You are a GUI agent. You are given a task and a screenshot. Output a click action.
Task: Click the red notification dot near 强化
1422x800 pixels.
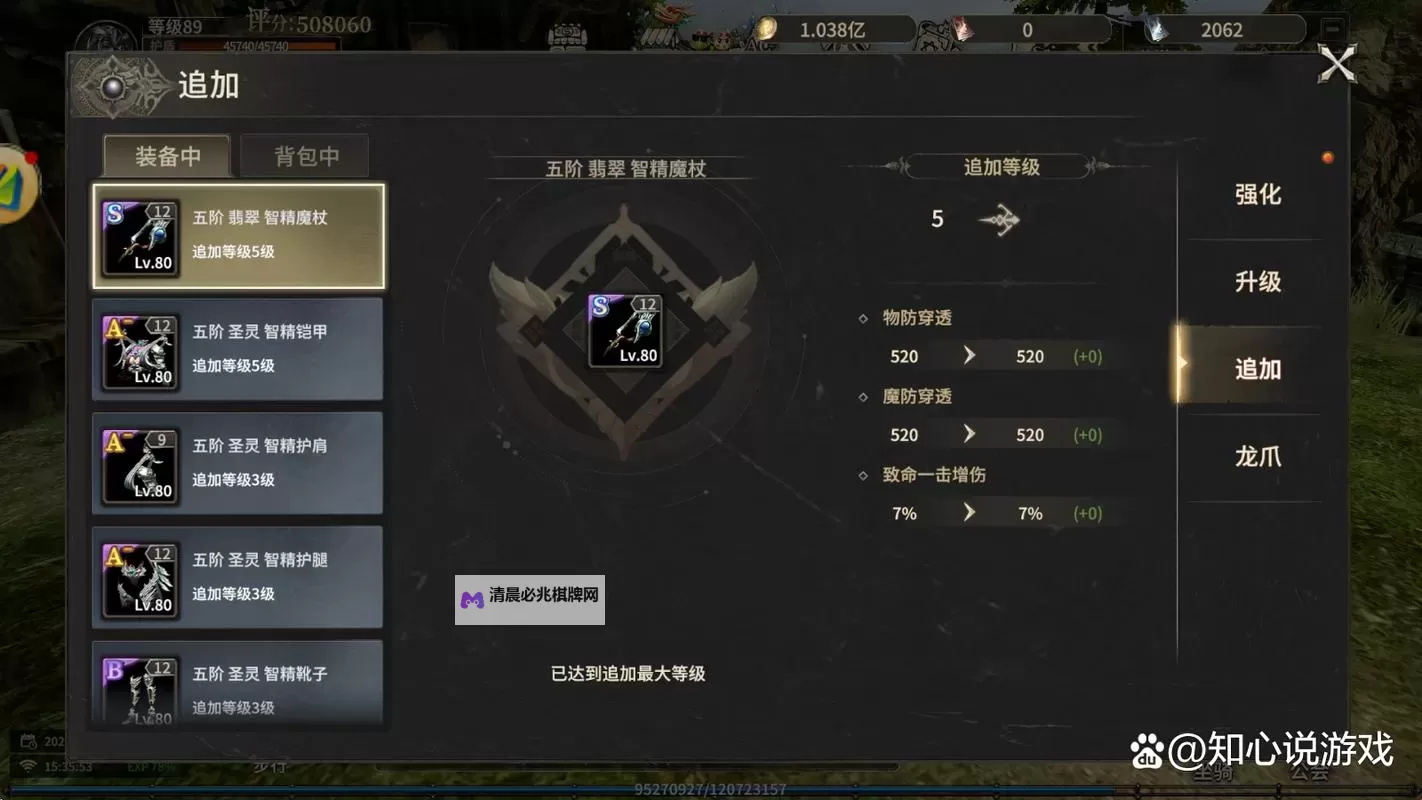coord(1328,157)
